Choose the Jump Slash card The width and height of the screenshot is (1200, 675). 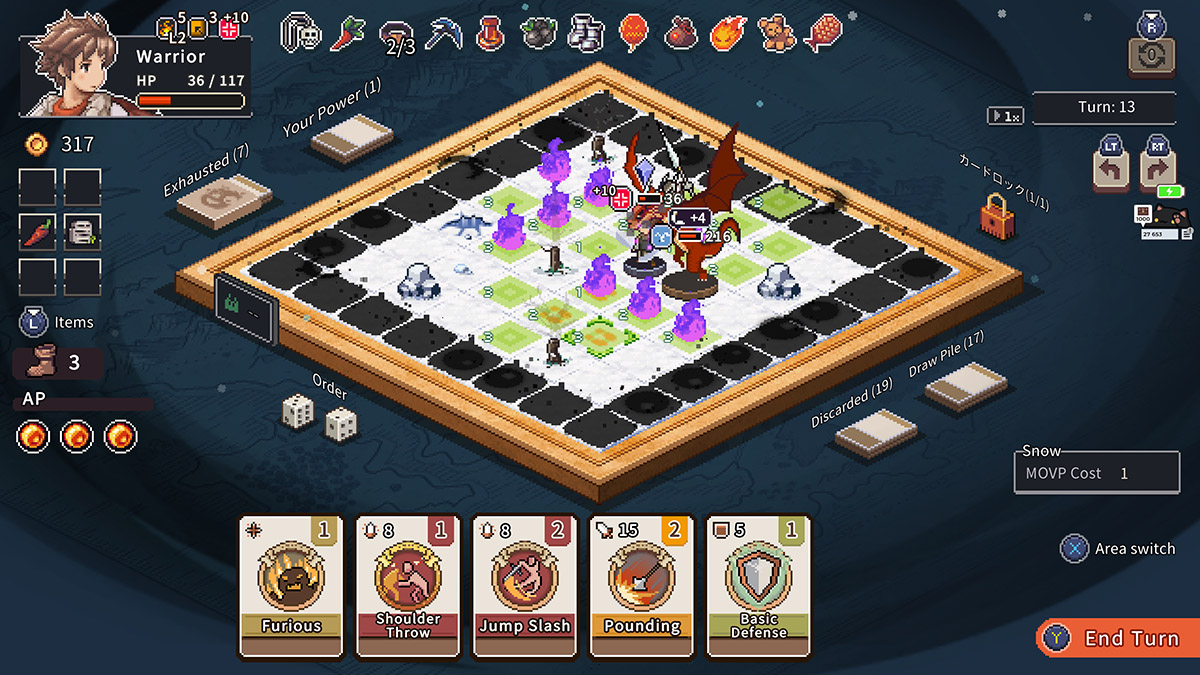coord(525,585)
